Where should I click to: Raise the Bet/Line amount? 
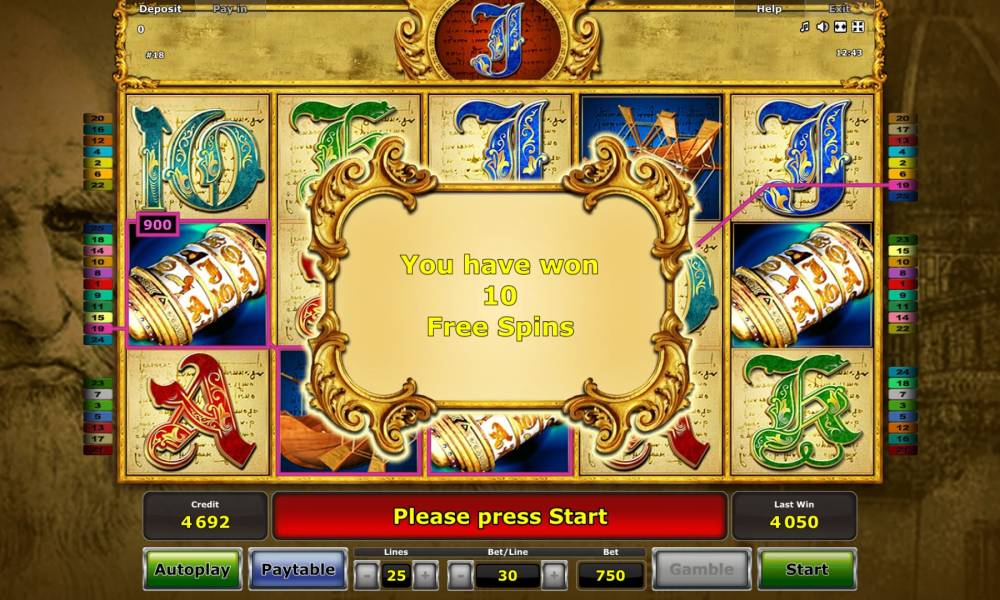point(553,575)
